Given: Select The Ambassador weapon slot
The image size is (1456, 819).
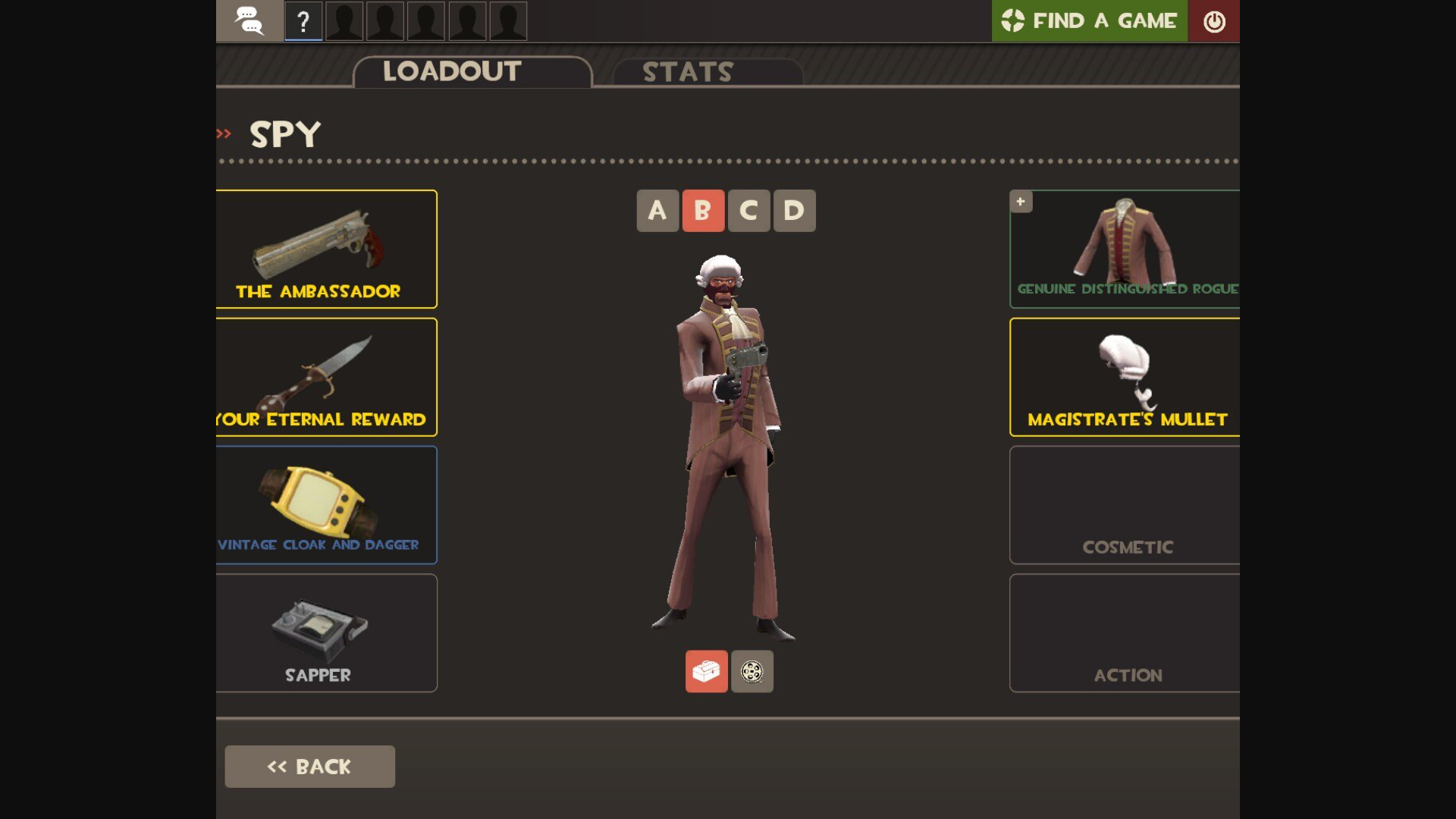Looking at the screenshot, I should [326, 249].
